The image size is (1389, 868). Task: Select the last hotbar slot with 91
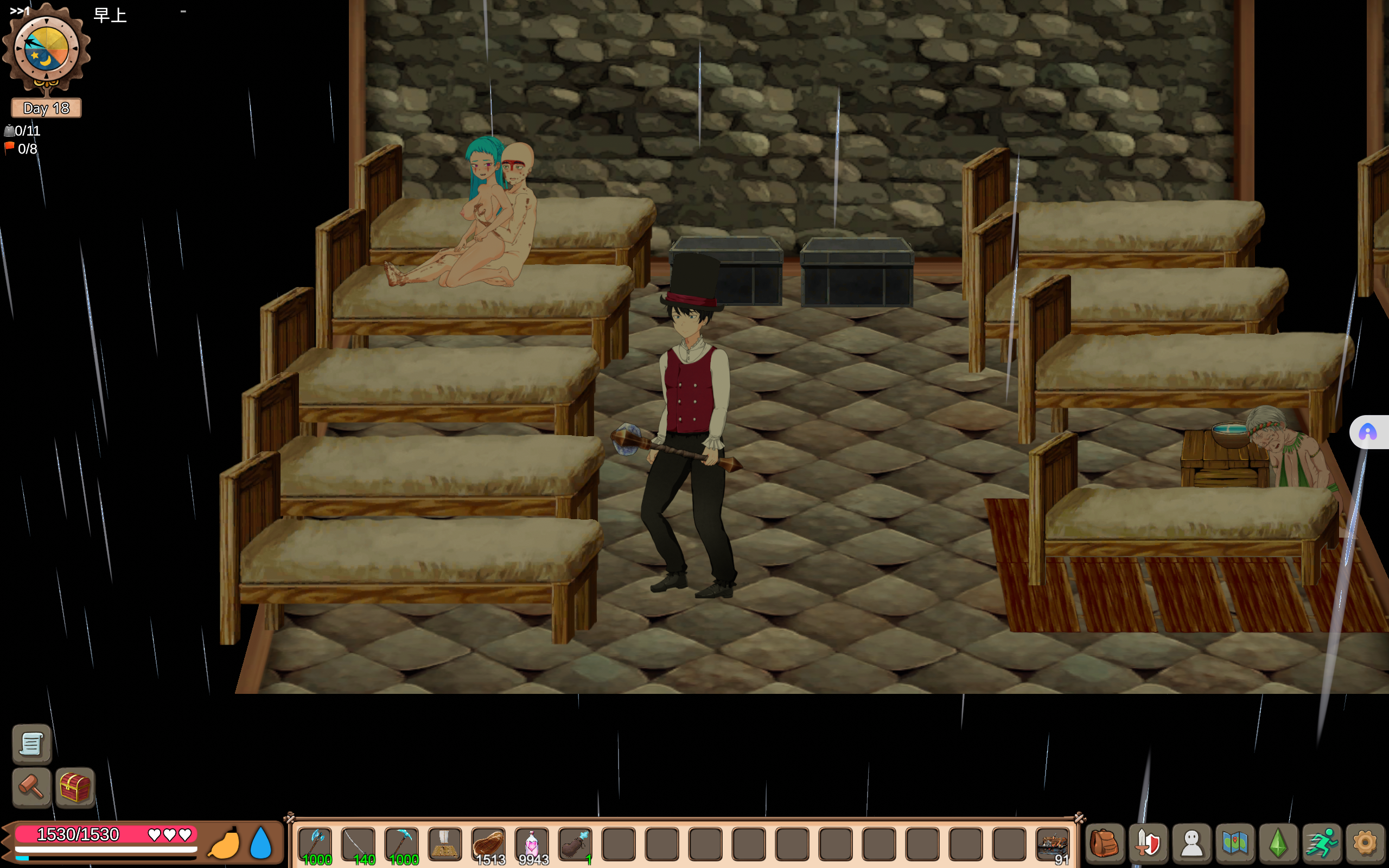pyautogui.click(x=1053, y=844)
